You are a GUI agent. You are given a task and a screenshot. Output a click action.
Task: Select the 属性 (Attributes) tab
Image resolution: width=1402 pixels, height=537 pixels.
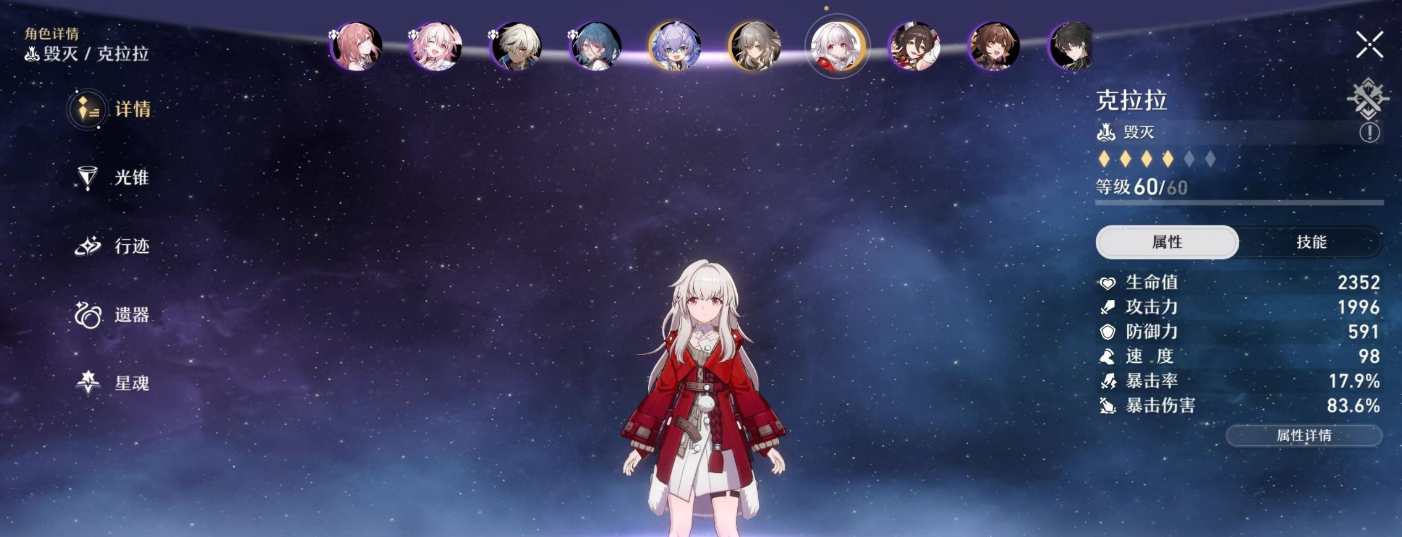pos(1167,242)
